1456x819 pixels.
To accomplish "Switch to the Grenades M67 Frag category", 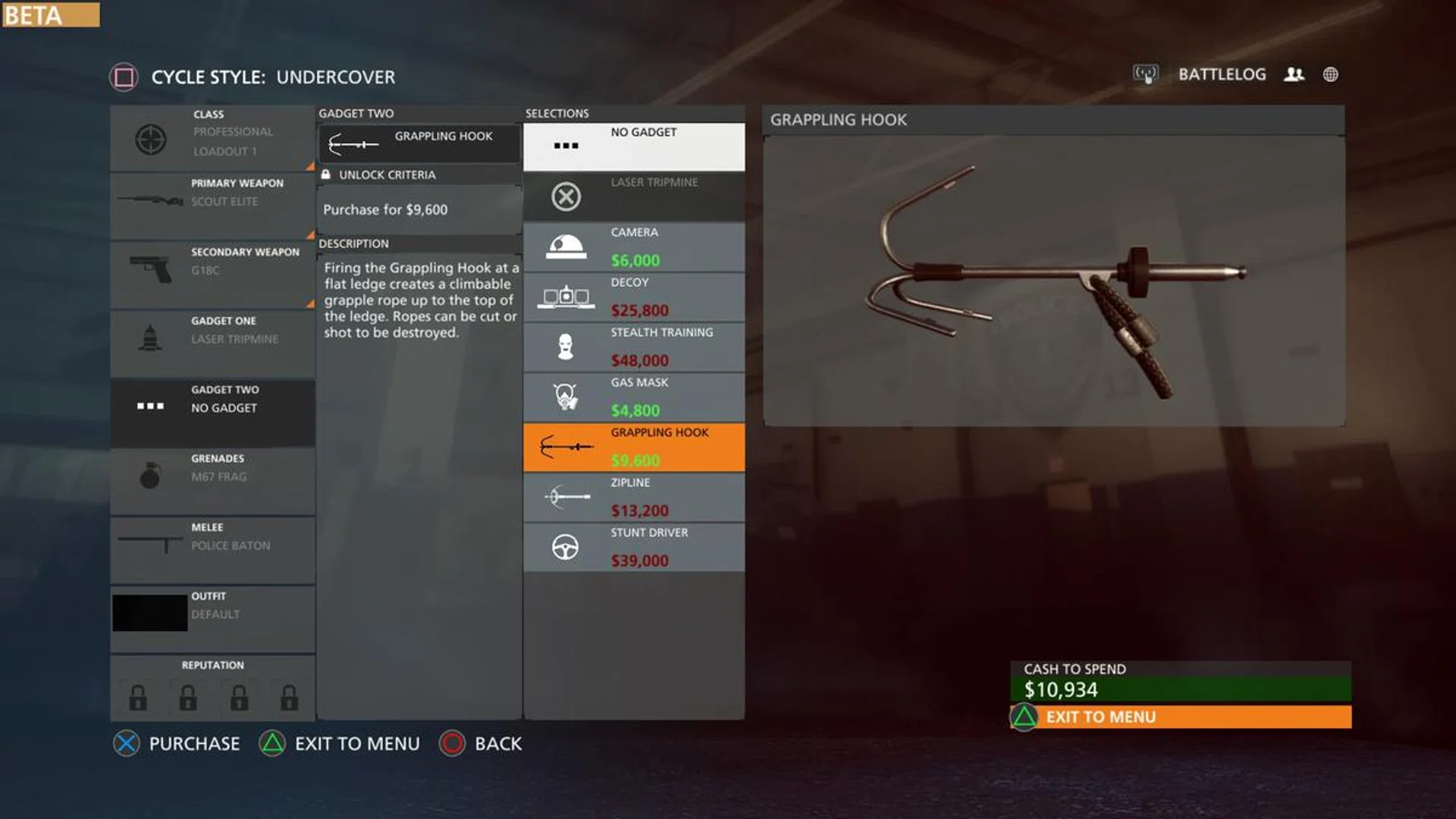I will 212,479.
